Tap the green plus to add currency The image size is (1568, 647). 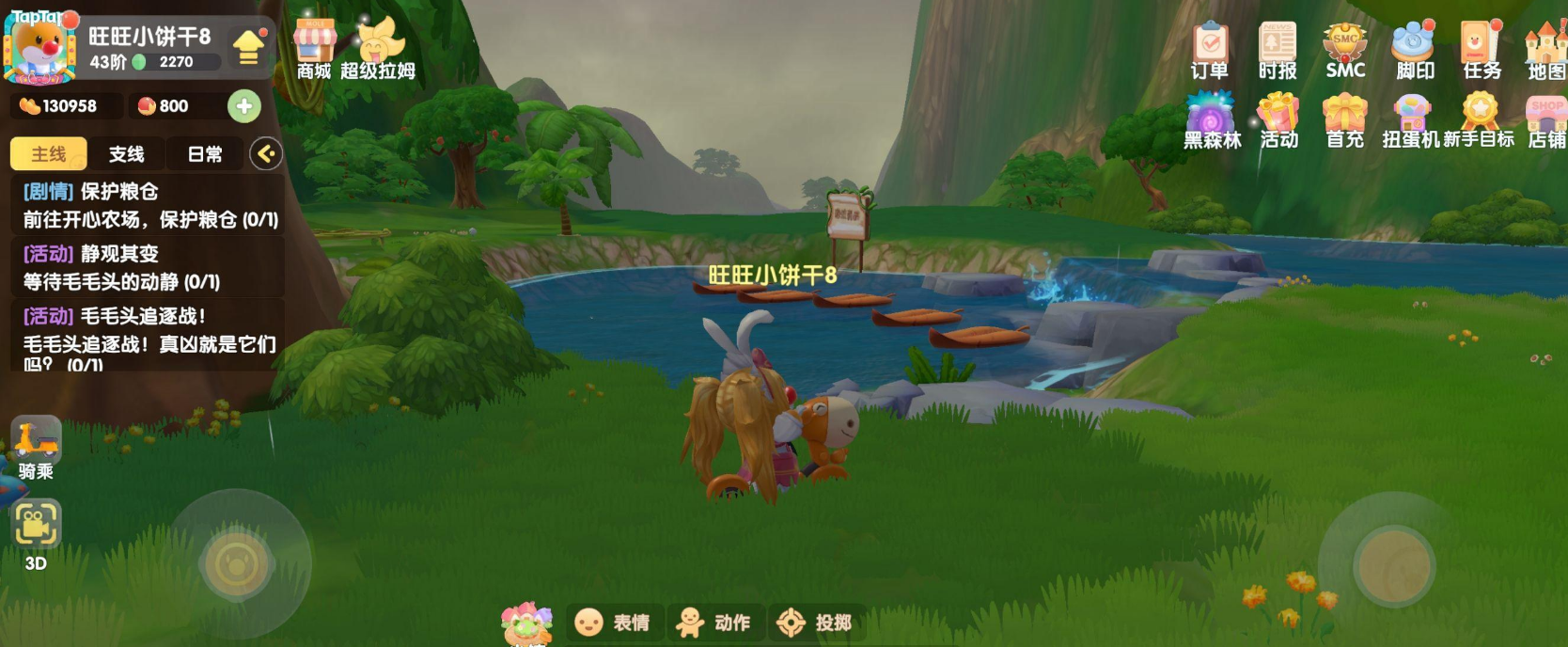(244, 106)
